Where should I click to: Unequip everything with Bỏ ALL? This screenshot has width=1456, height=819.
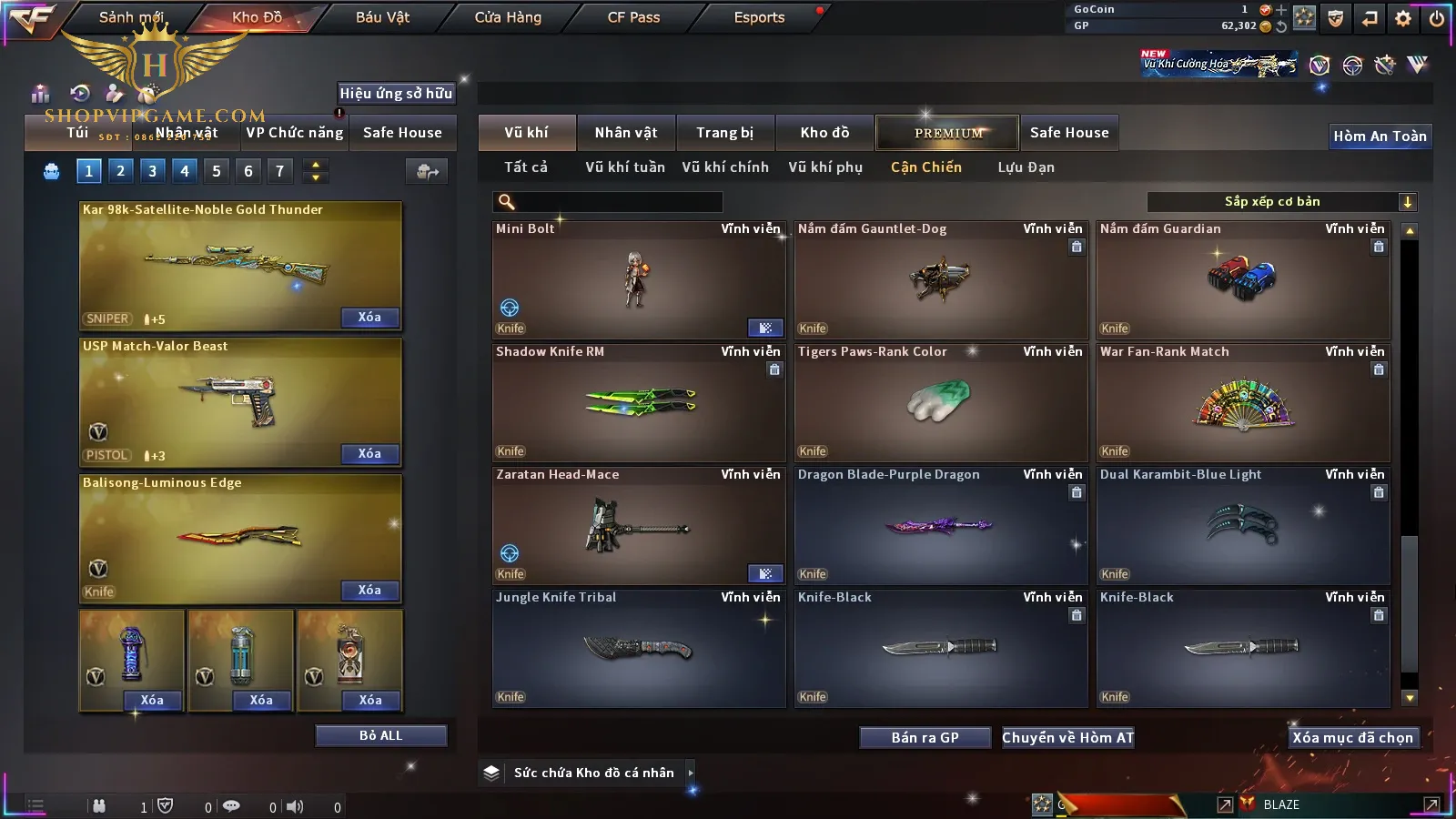click(380, 735)
